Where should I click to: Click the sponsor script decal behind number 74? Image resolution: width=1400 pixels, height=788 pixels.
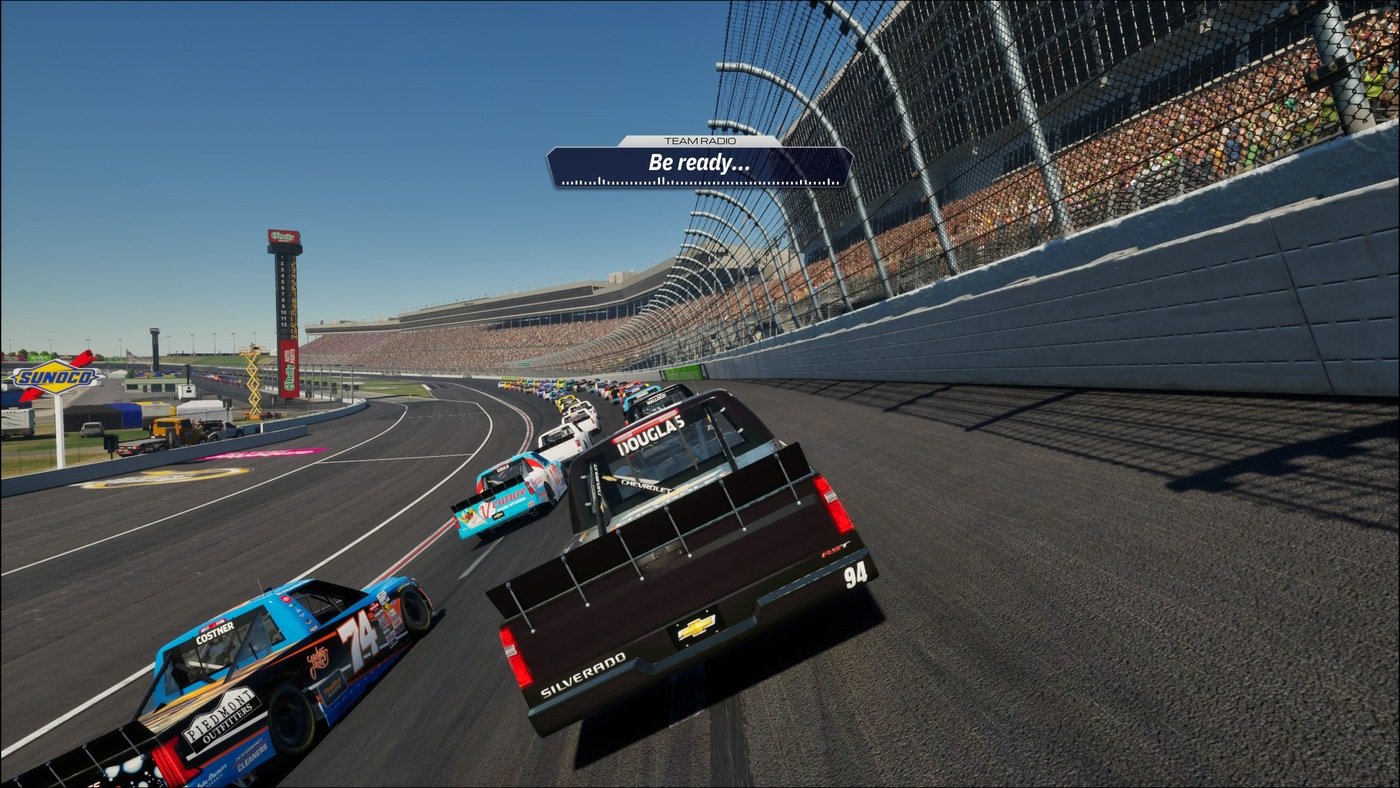(x=320, y=661)
